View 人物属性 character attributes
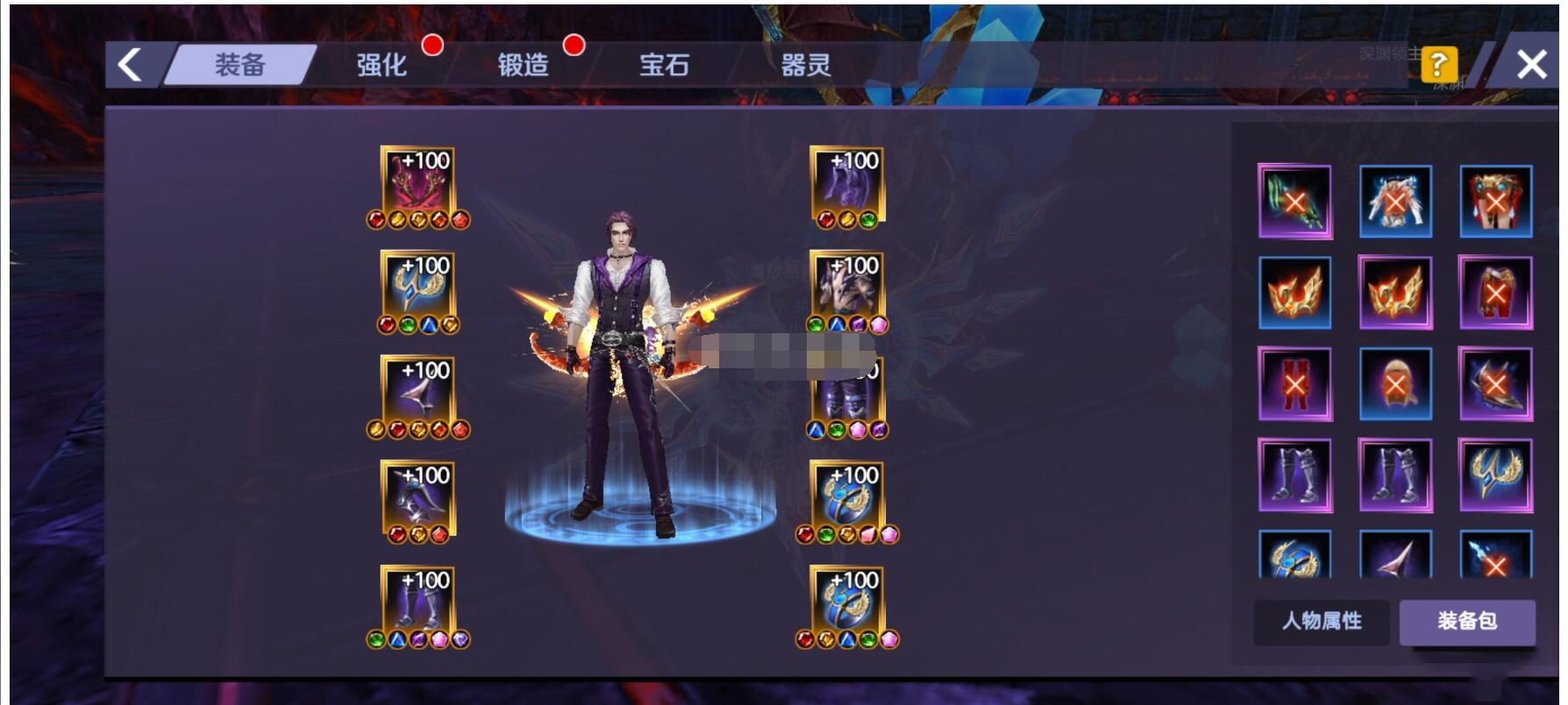Viewport: 1568px width, 705px height. click(1322, 621)
